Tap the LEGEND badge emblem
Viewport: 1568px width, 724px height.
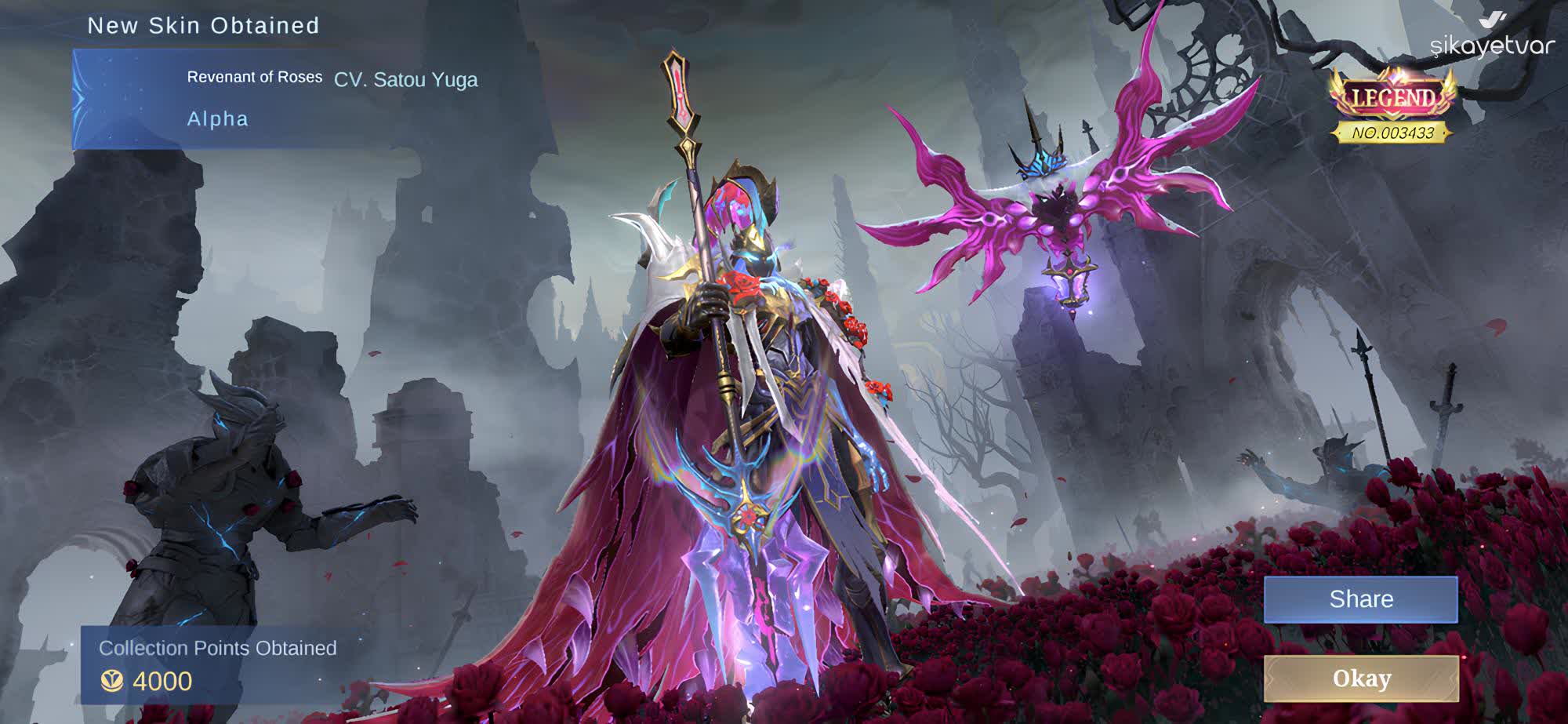pyautogui.click(x=1392, y=98)
